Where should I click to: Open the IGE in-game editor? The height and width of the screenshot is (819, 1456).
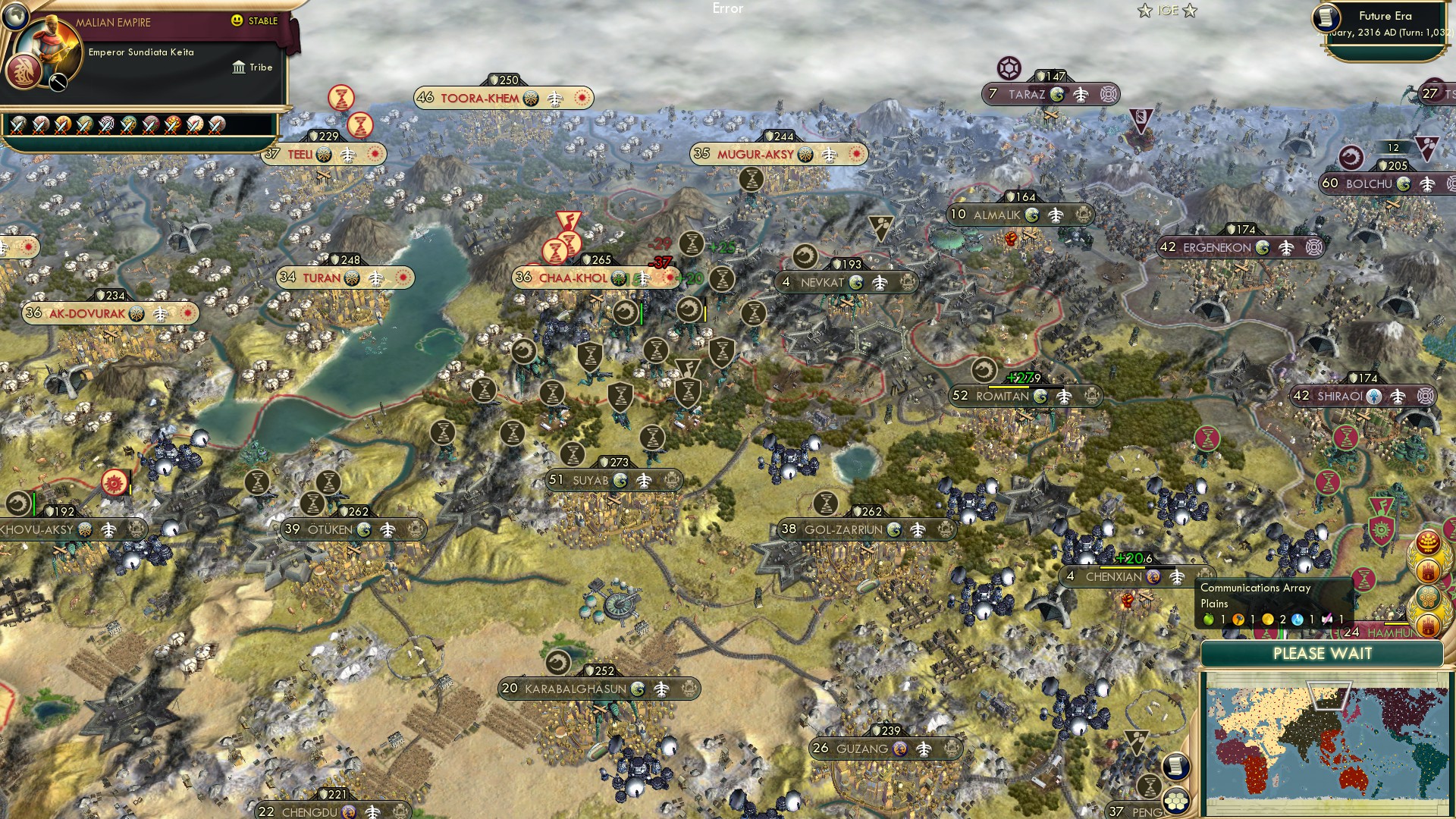1167,11
